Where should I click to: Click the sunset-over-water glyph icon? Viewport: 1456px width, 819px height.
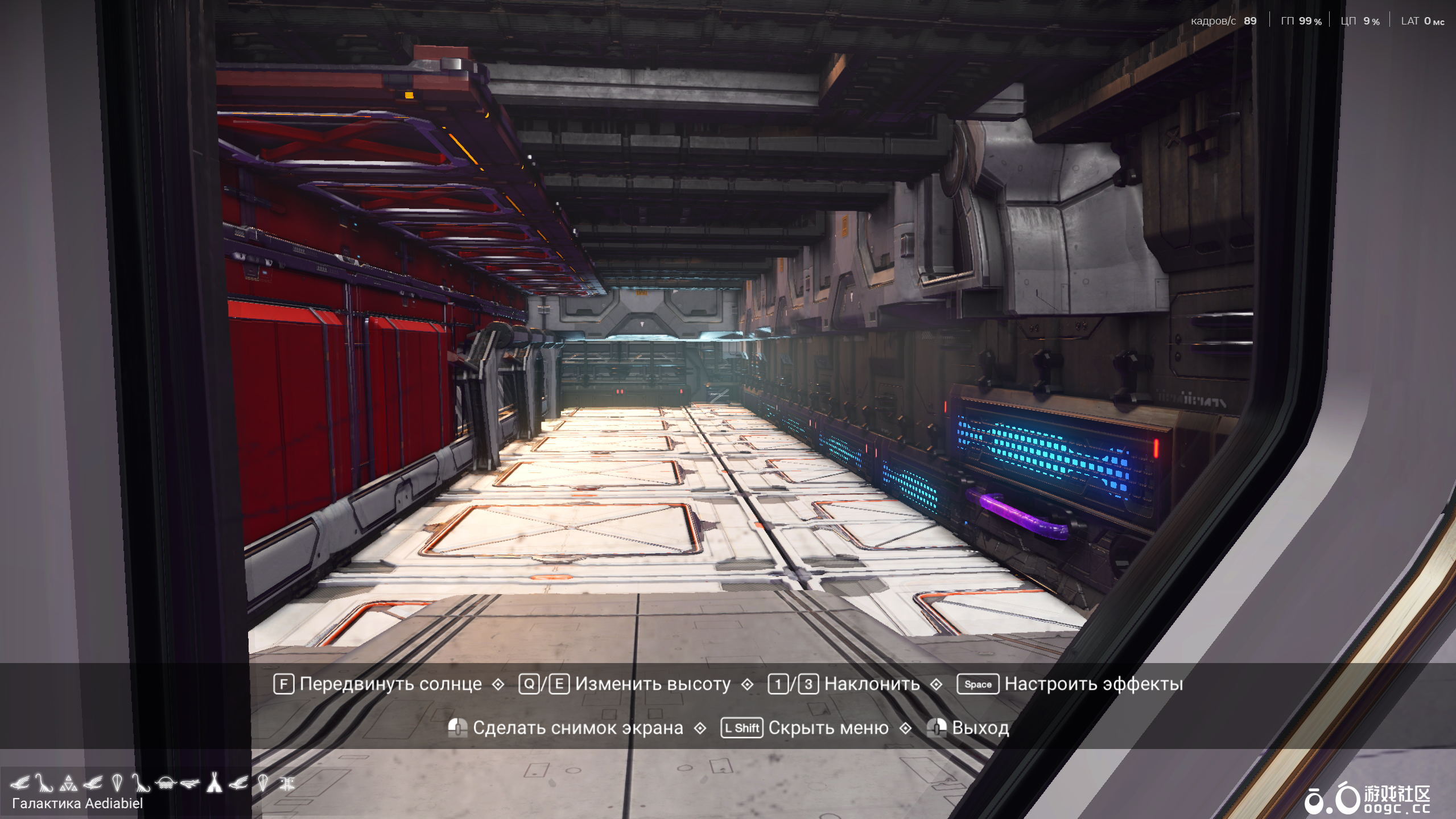coord(166,783)
